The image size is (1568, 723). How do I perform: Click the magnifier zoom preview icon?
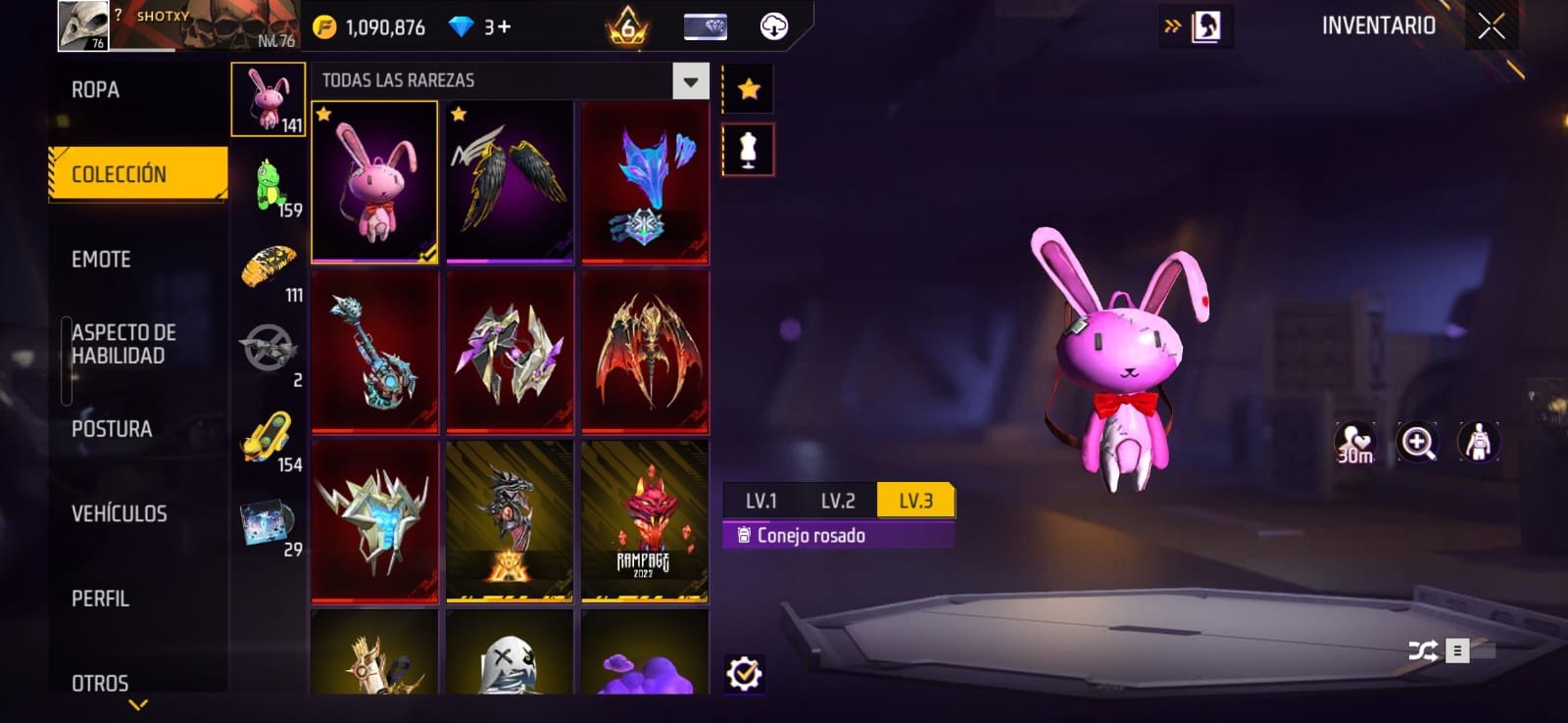[x=1417, y=443]
